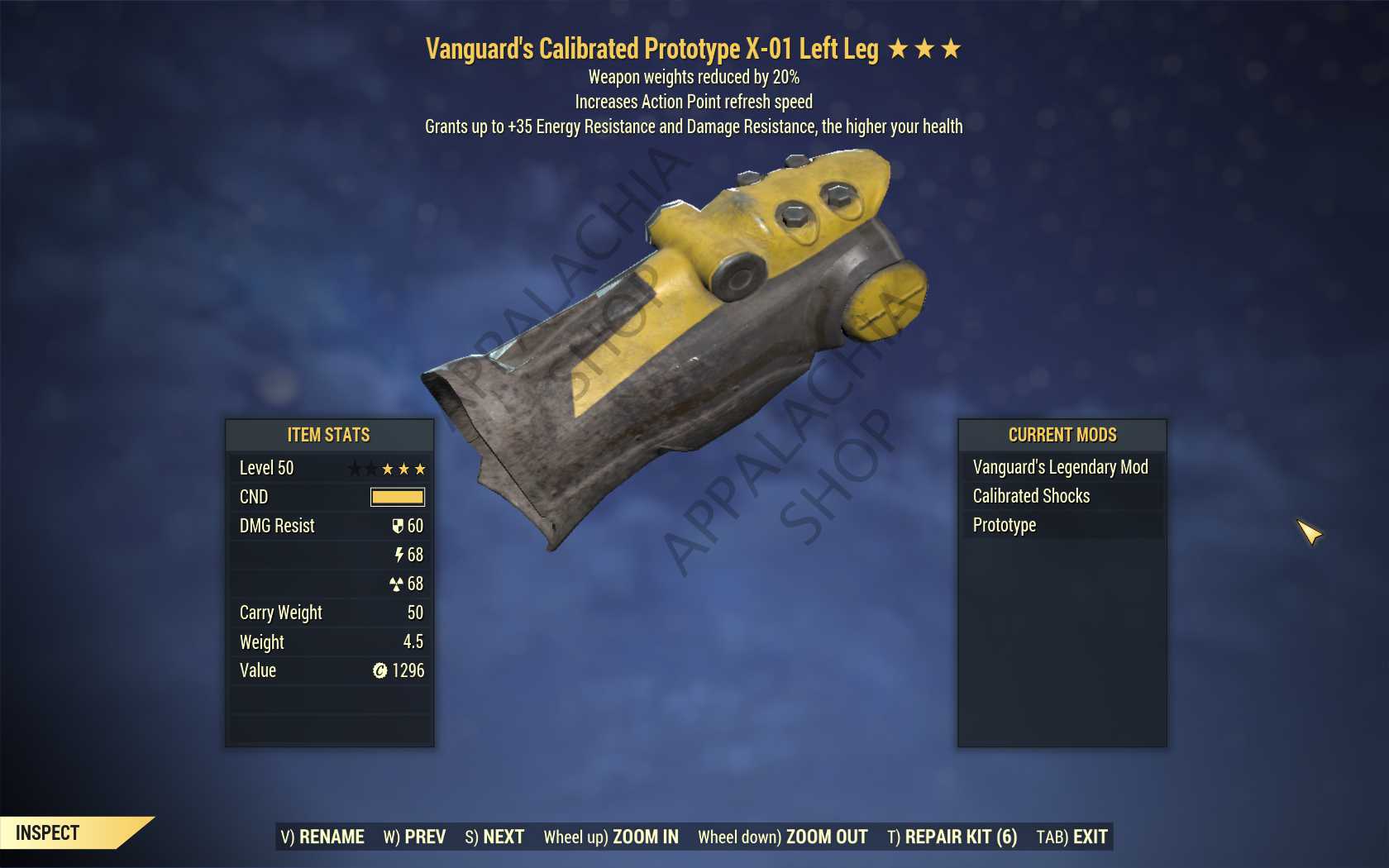This screenshot has height=868, width=1389.
Task: Toggle the Calibrated Shocks mod
Action: (1030, 496)
